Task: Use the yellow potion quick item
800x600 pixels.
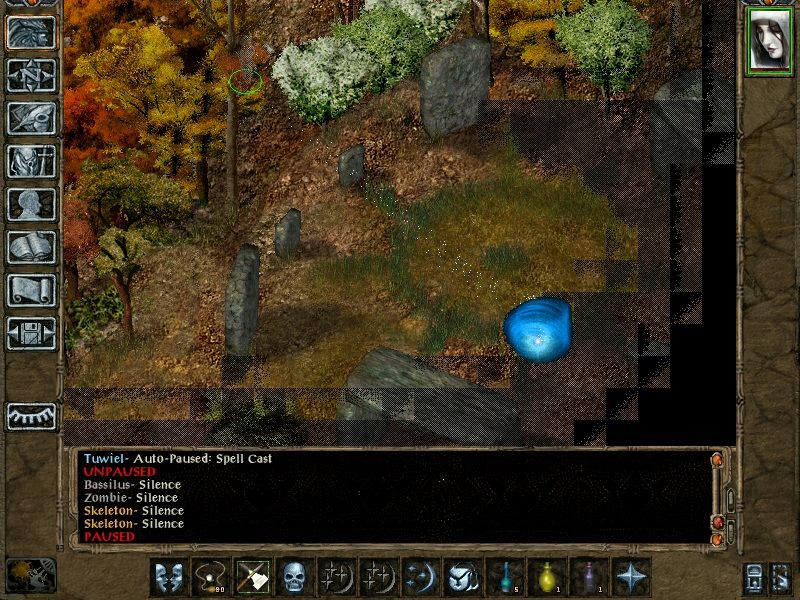Action: [x=546, y=577]
